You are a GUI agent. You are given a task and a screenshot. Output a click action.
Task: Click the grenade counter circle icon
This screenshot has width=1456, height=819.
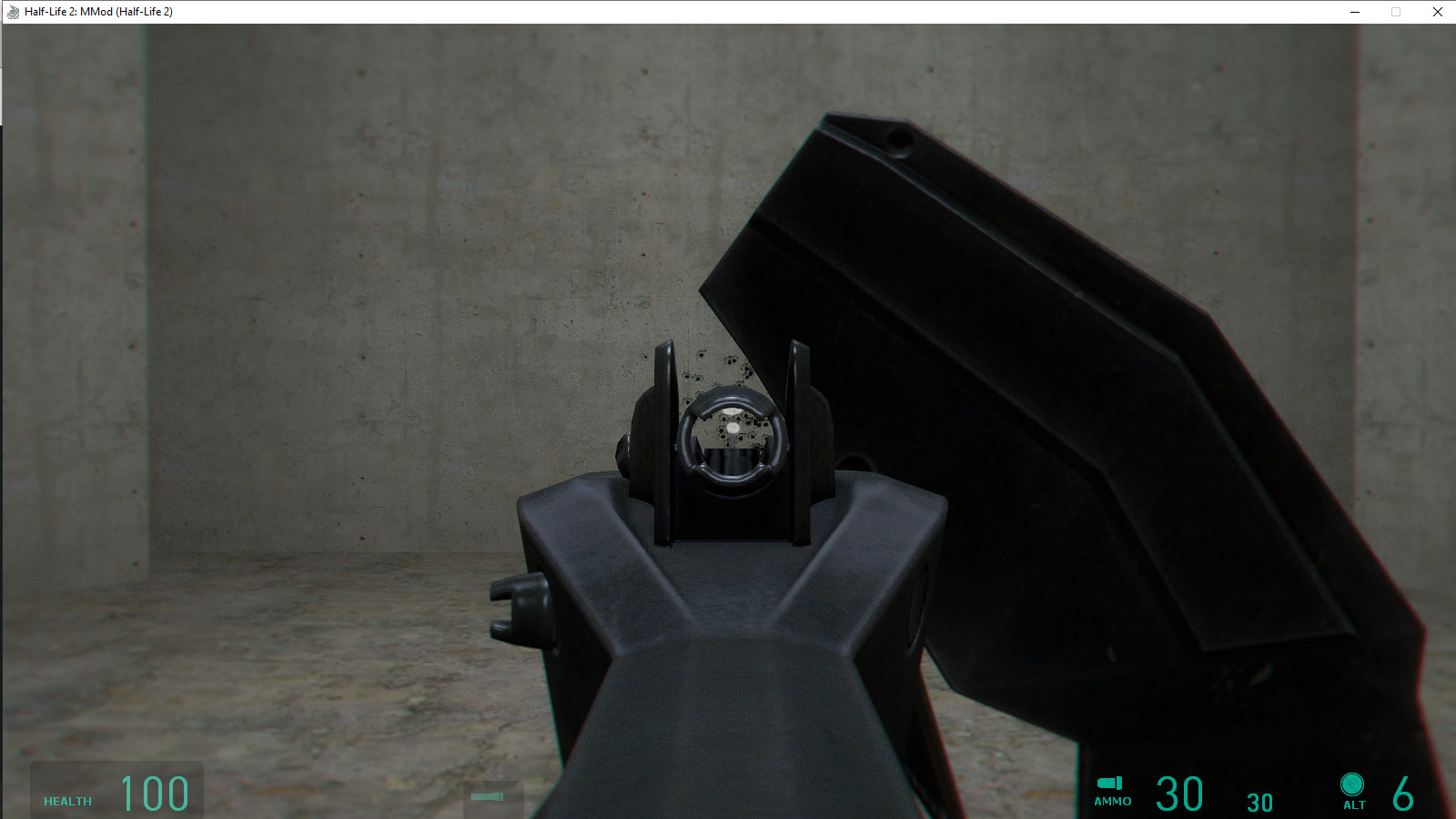pos(1352,784)
